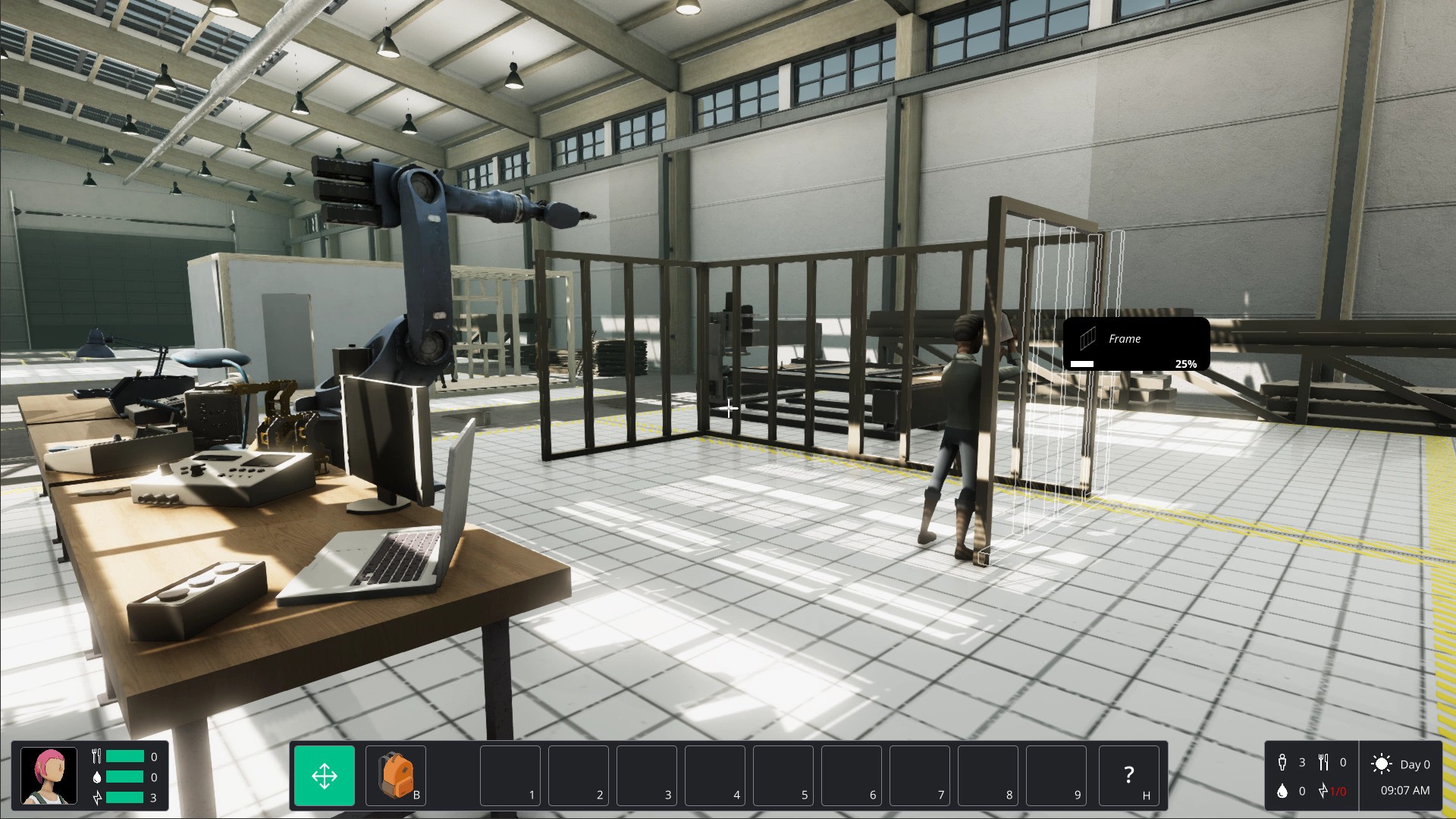The image size is (1456, 819).
Task: Open the backpack inventory
Action: coord(396,776)
